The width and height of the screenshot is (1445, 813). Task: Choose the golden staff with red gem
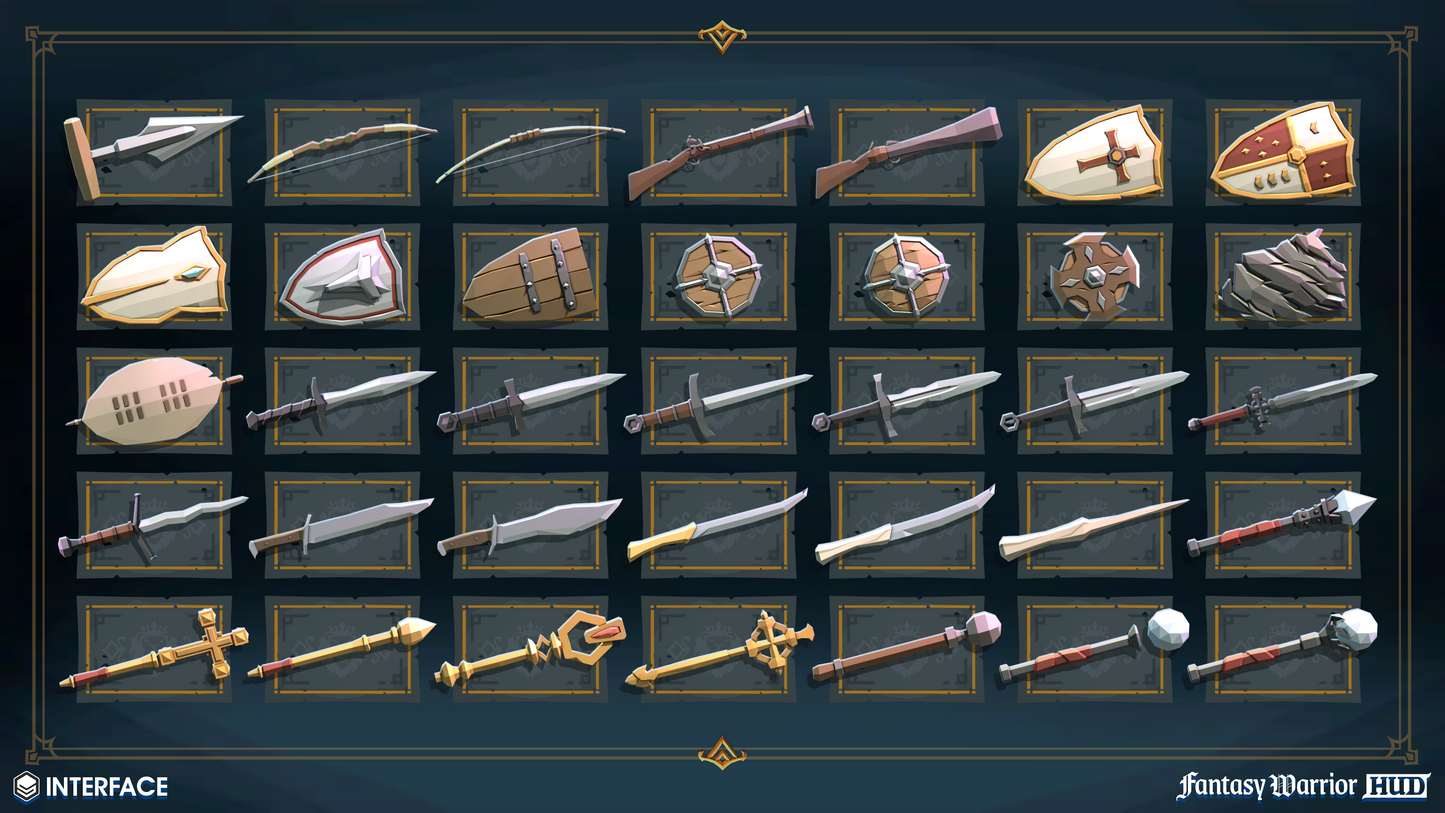coord(530,648)
